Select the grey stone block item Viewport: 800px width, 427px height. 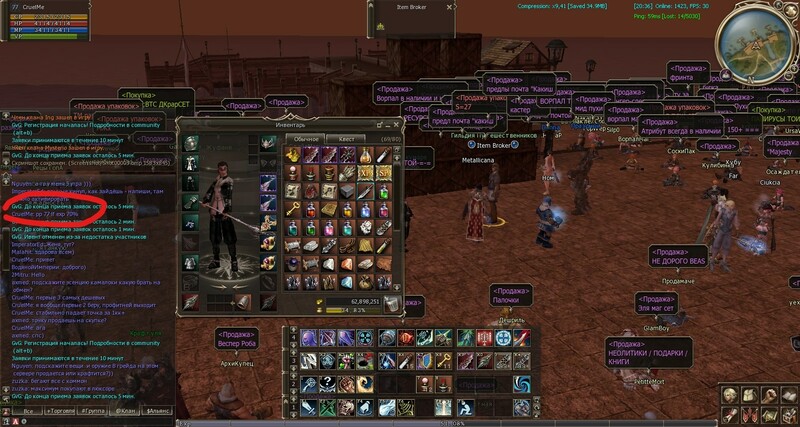point(347,192)
